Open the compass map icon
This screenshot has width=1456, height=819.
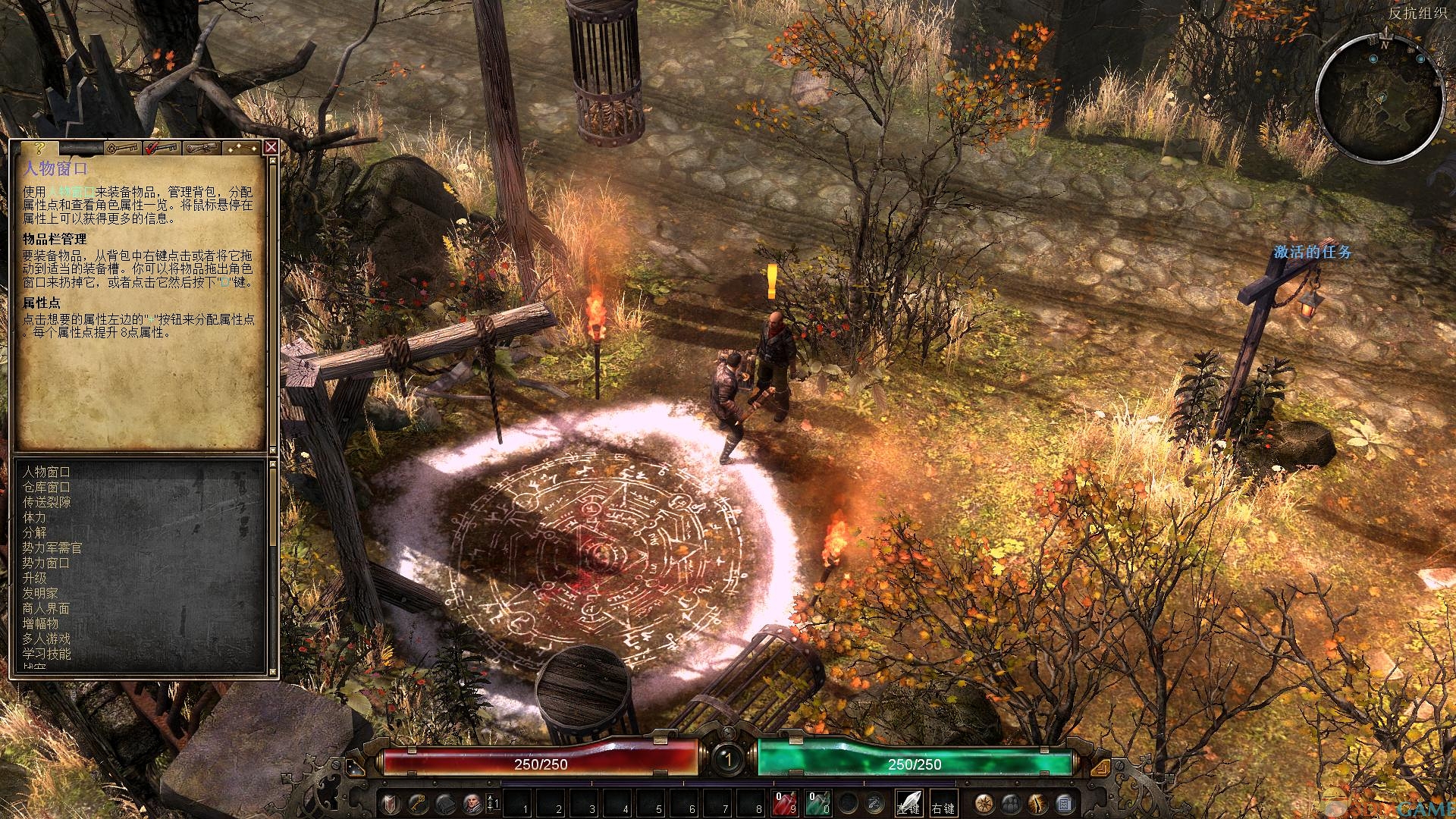(x=985, y=803)
